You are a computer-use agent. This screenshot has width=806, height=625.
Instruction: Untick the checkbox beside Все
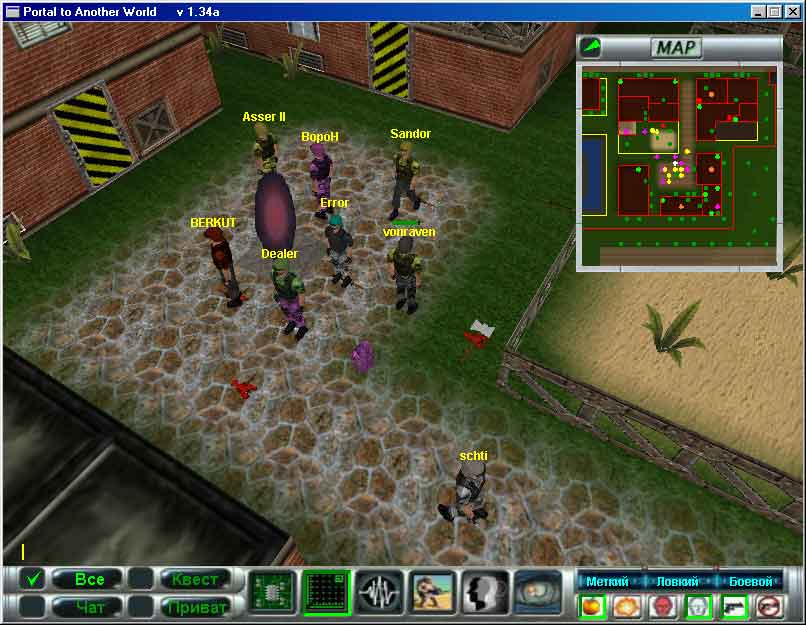click(x=33, y=579)
